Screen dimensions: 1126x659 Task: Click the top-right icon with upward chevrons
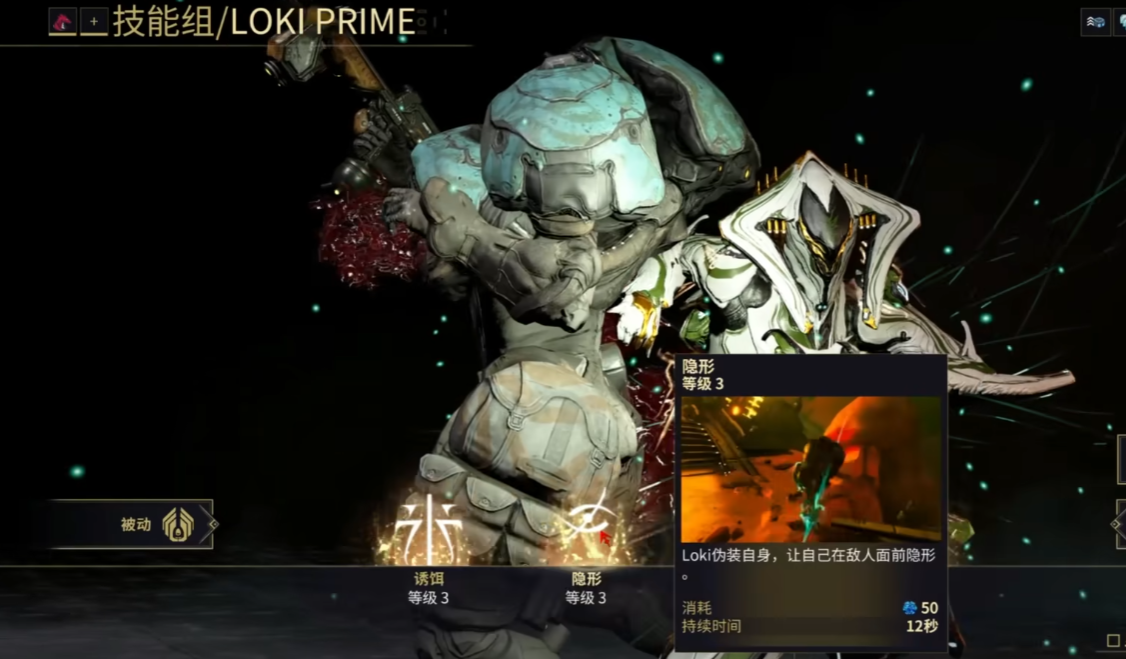pyautogui.click(x=1095, y=22)
